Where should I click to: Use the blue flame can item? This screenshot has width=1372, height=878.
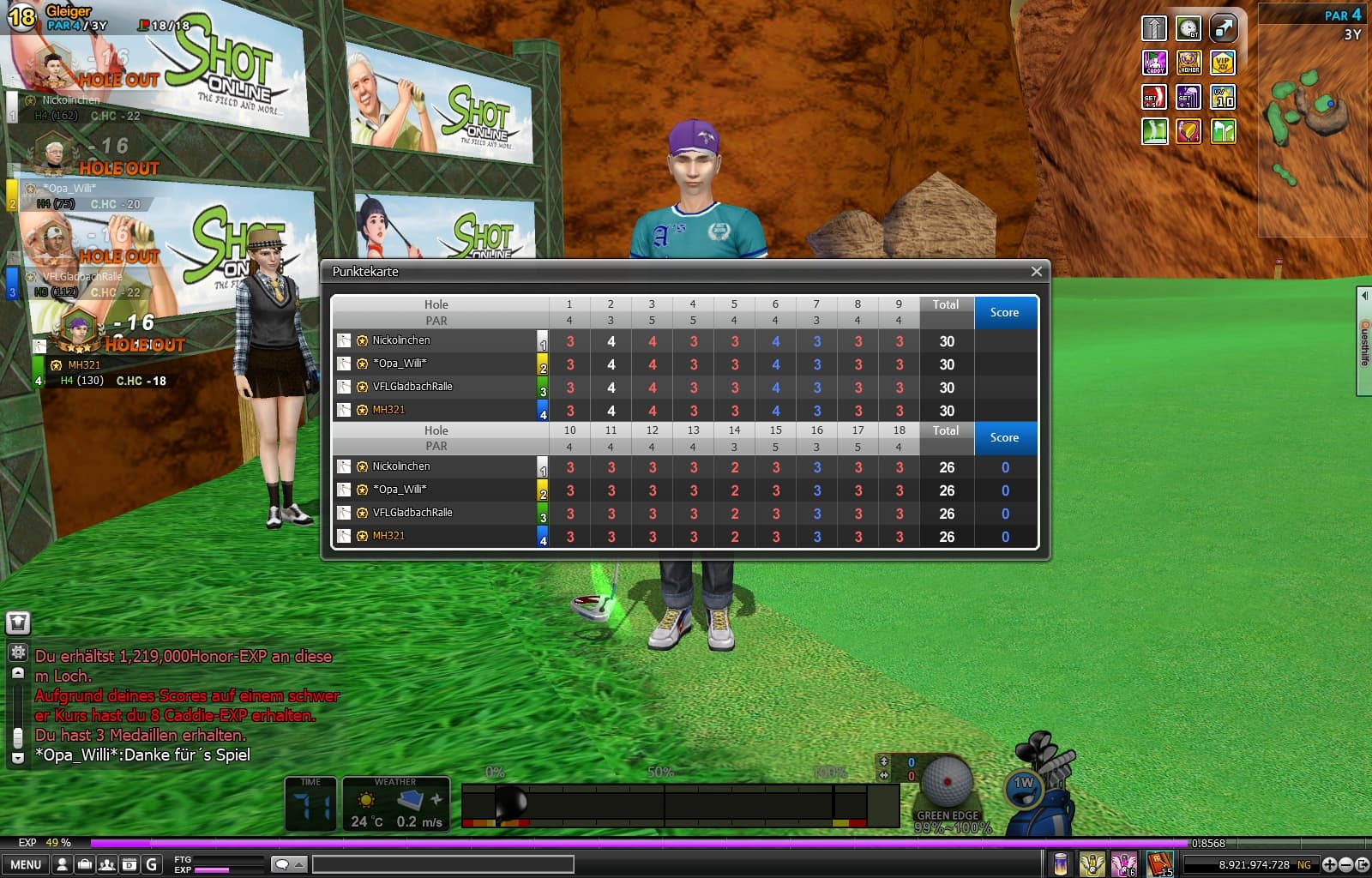click(x=1061, y=863)
